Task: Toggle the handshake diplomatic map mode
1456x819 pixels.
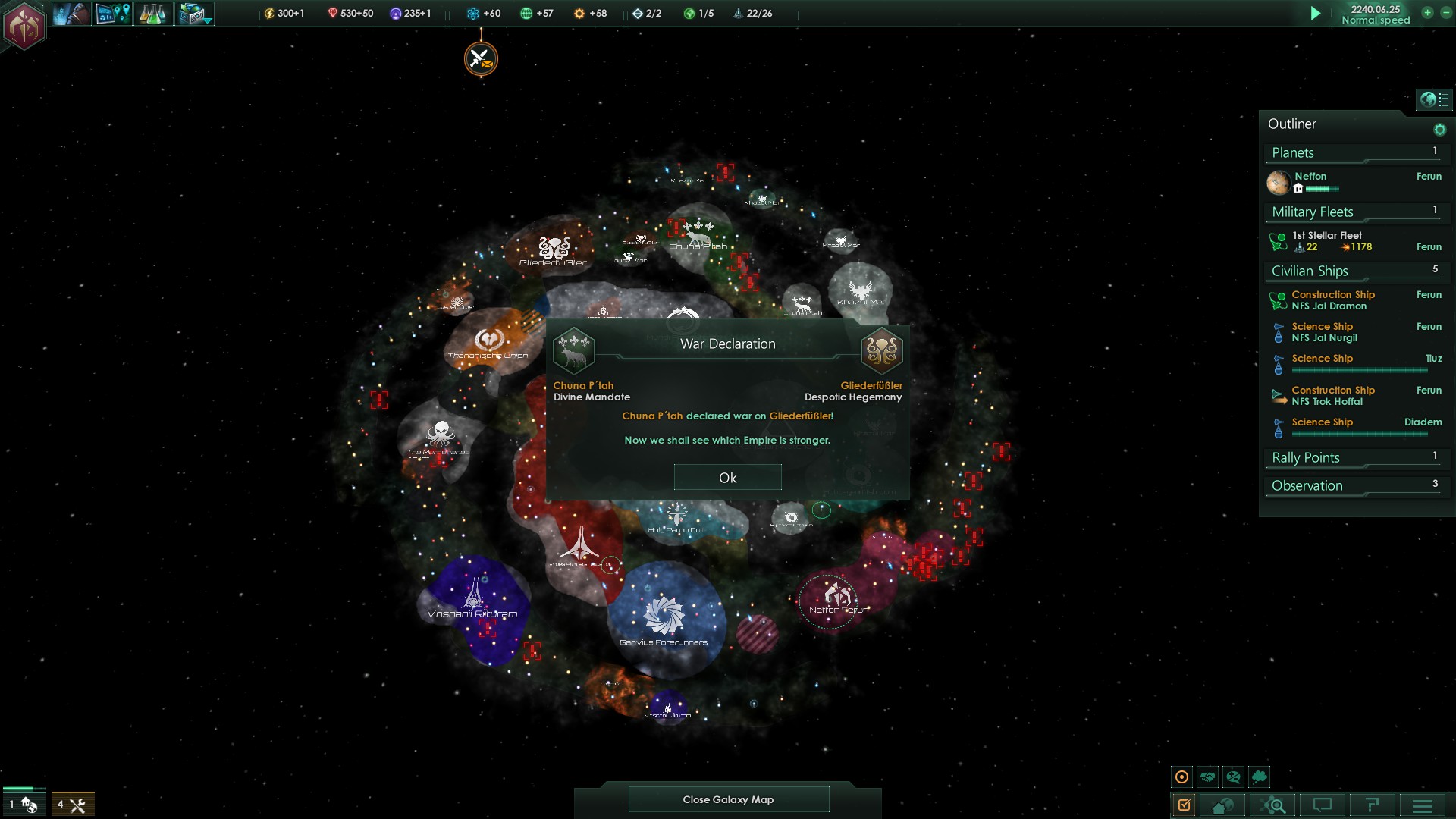Action: click(1207, 777)
